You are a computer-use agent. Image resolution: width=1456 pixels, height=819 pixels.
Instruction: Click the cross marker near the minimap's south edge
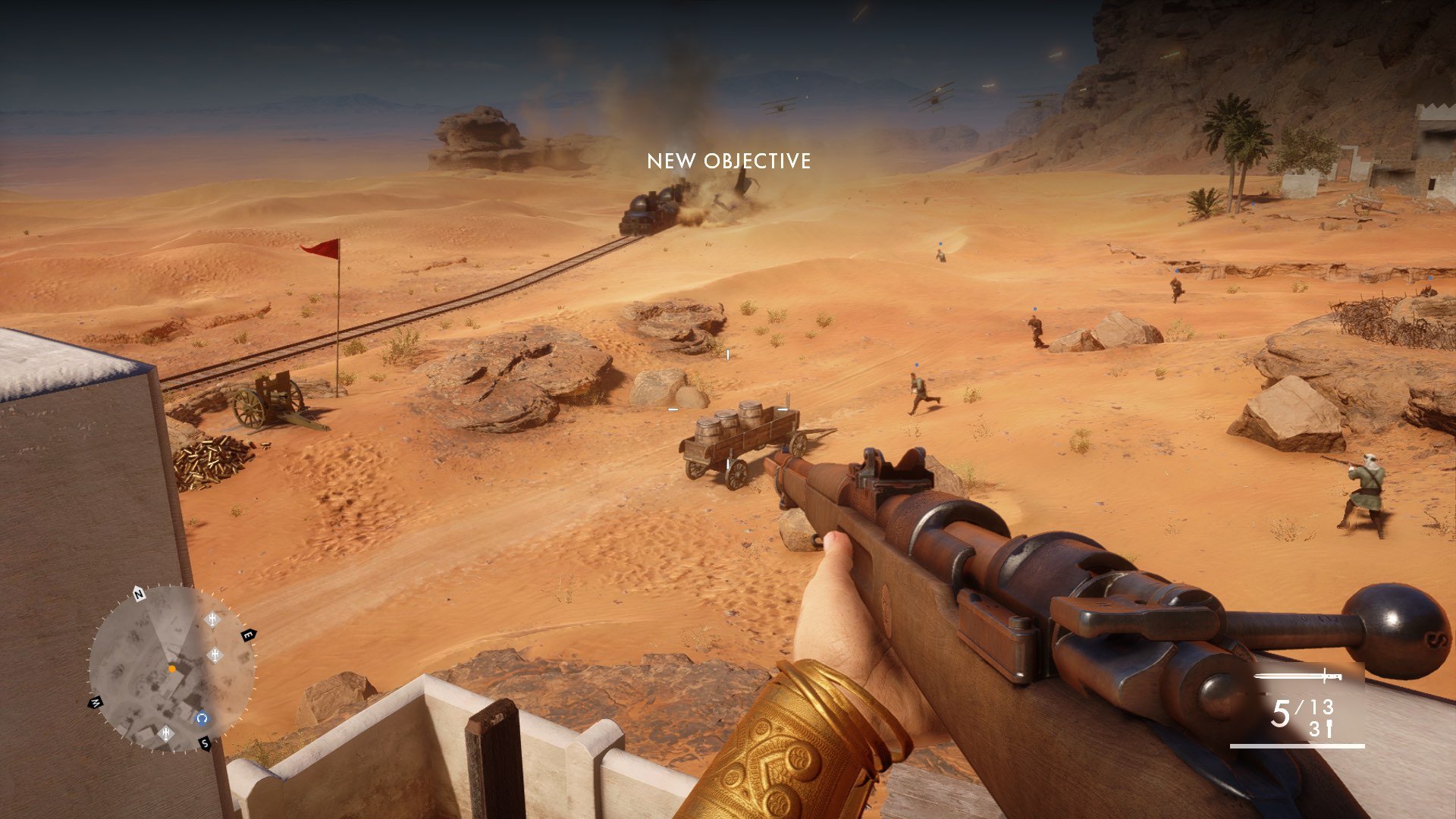[167, 733]
